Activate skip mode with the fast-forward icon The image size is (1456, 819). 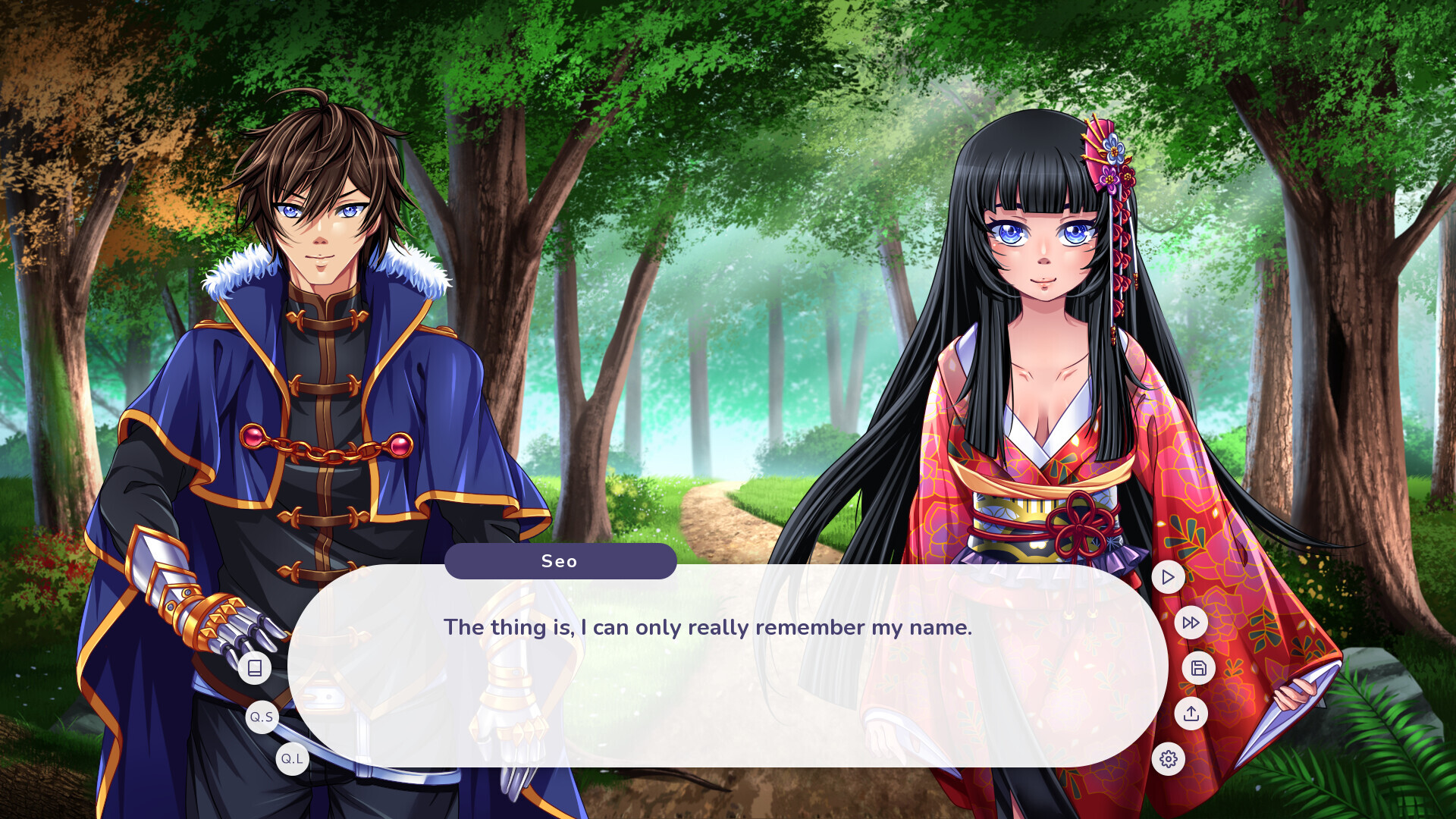tap(1191, 622)
